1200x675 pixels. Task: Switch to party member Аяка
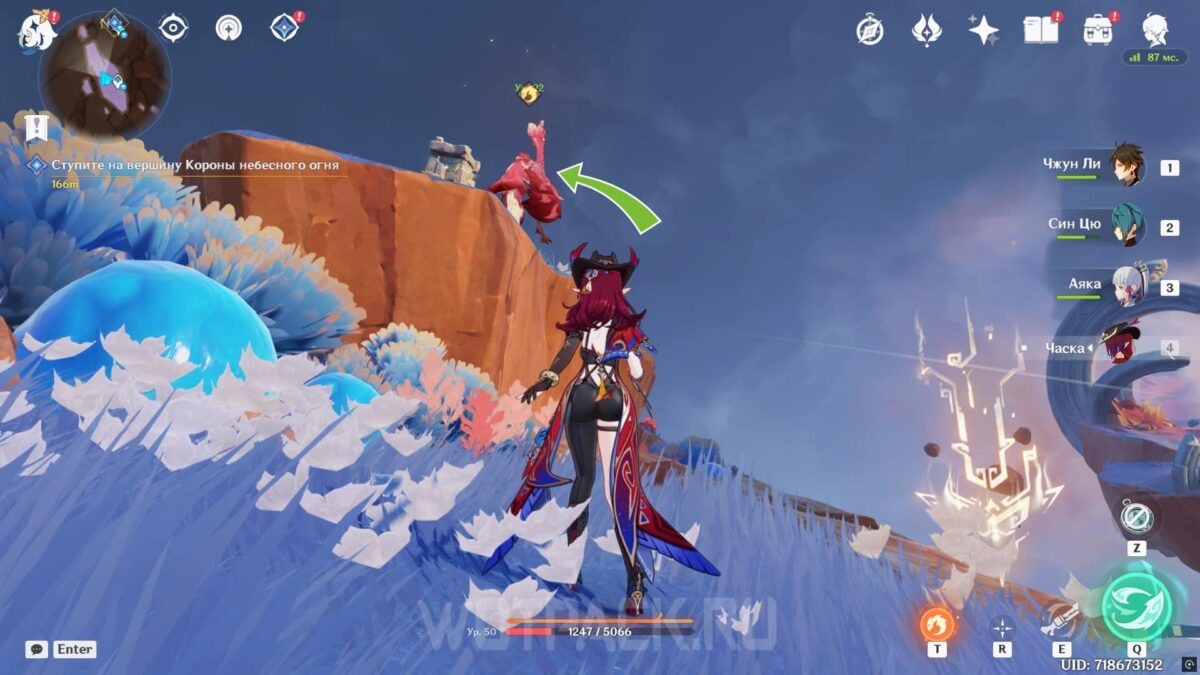point(1126,285)
